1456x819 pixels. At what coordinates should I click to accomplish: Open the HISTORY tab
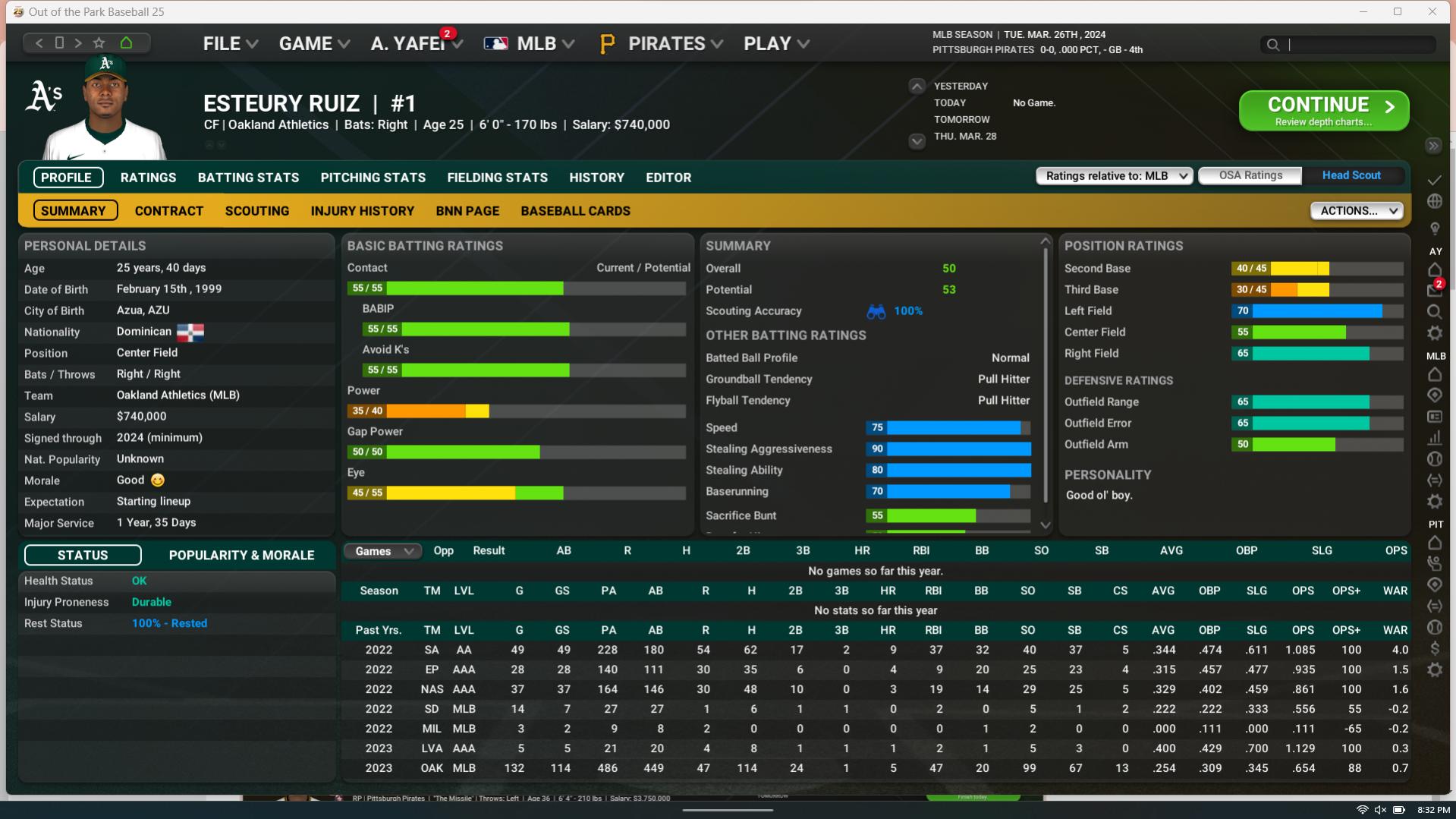click(x=596, y=178)
